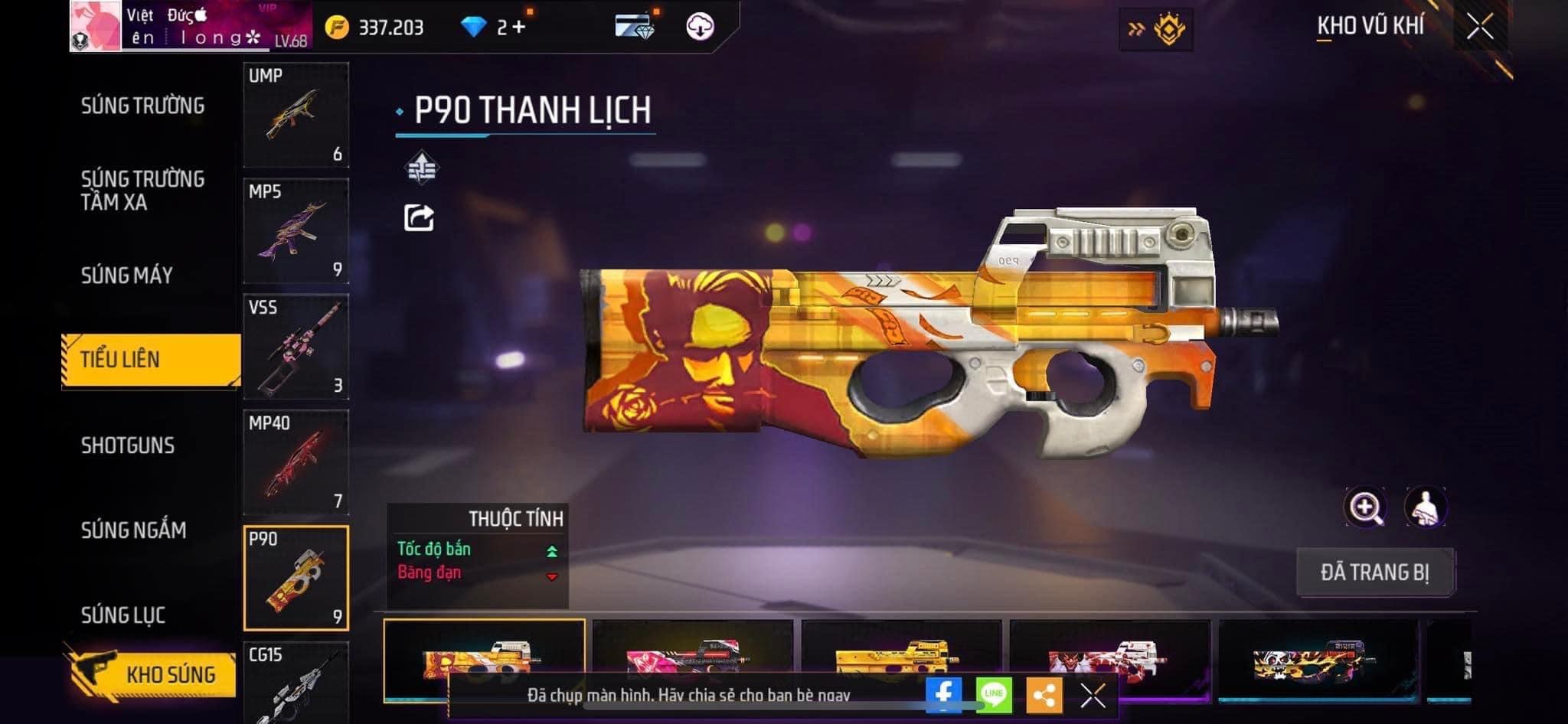Open the Súng Trường Tầm Xa category
Viewport: 1568px width, 724px height.
click(142, 191)
